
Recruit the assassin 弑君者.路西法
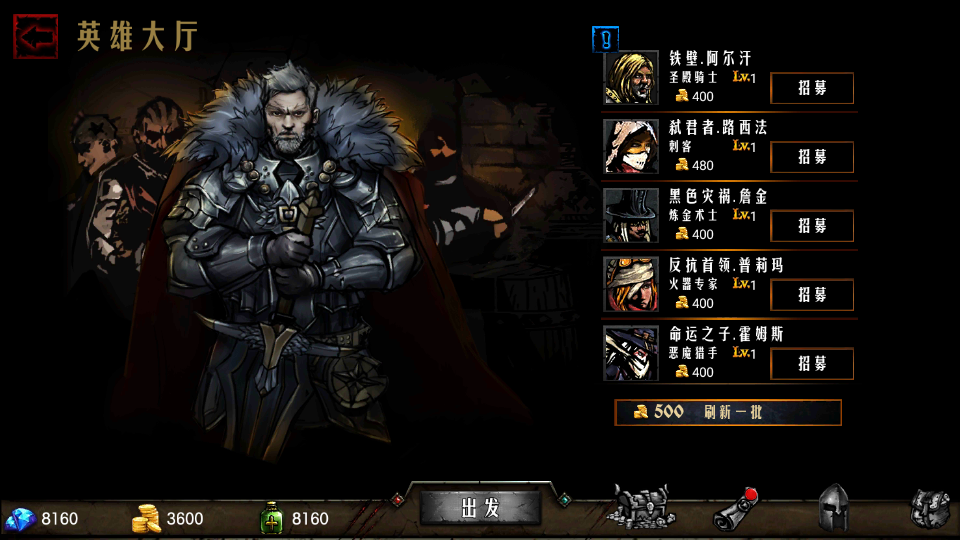point(811,157)
